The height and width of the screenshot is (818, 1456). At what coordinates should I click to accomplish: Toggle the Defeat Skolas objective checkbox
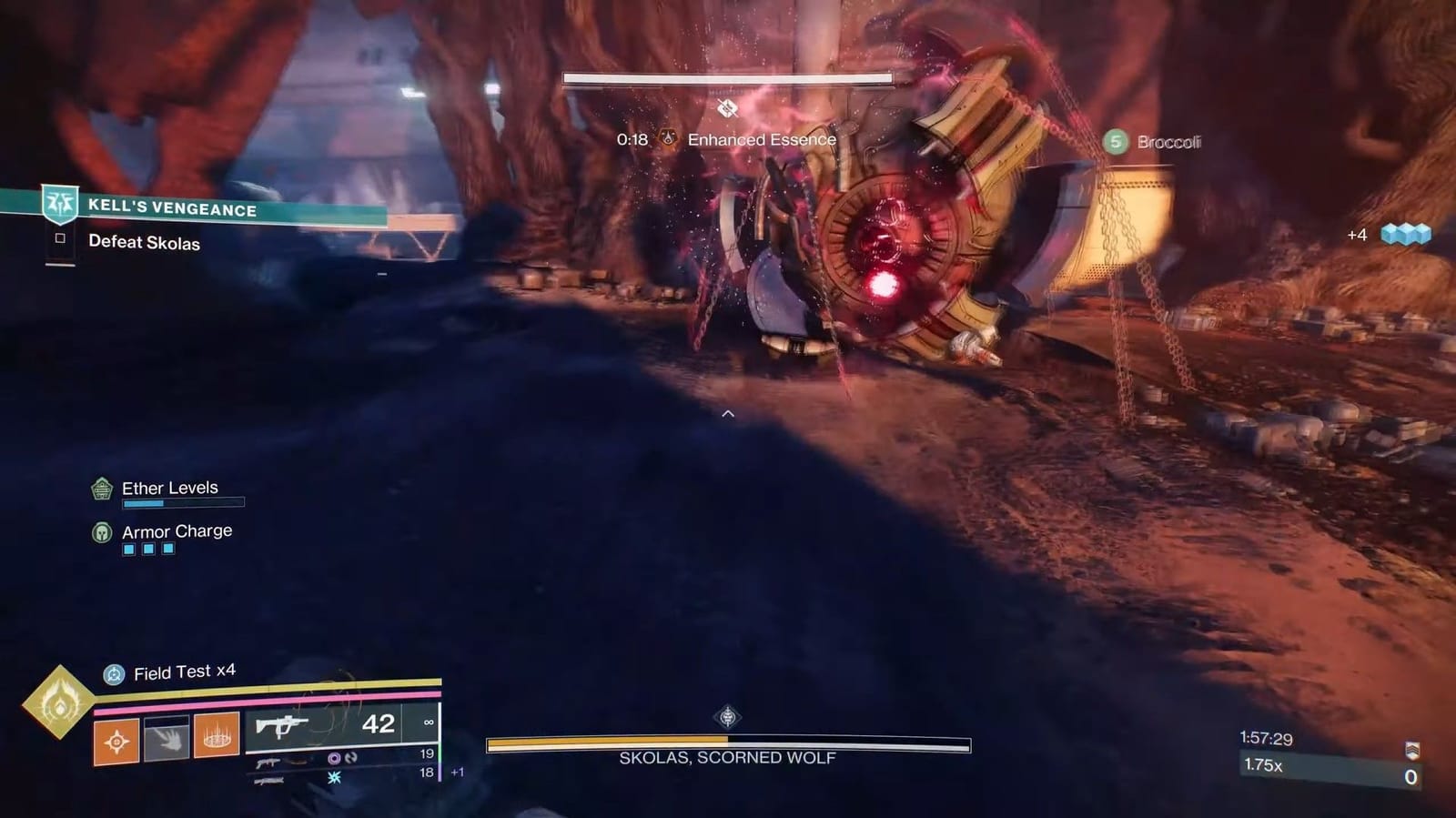click(60, 238)
